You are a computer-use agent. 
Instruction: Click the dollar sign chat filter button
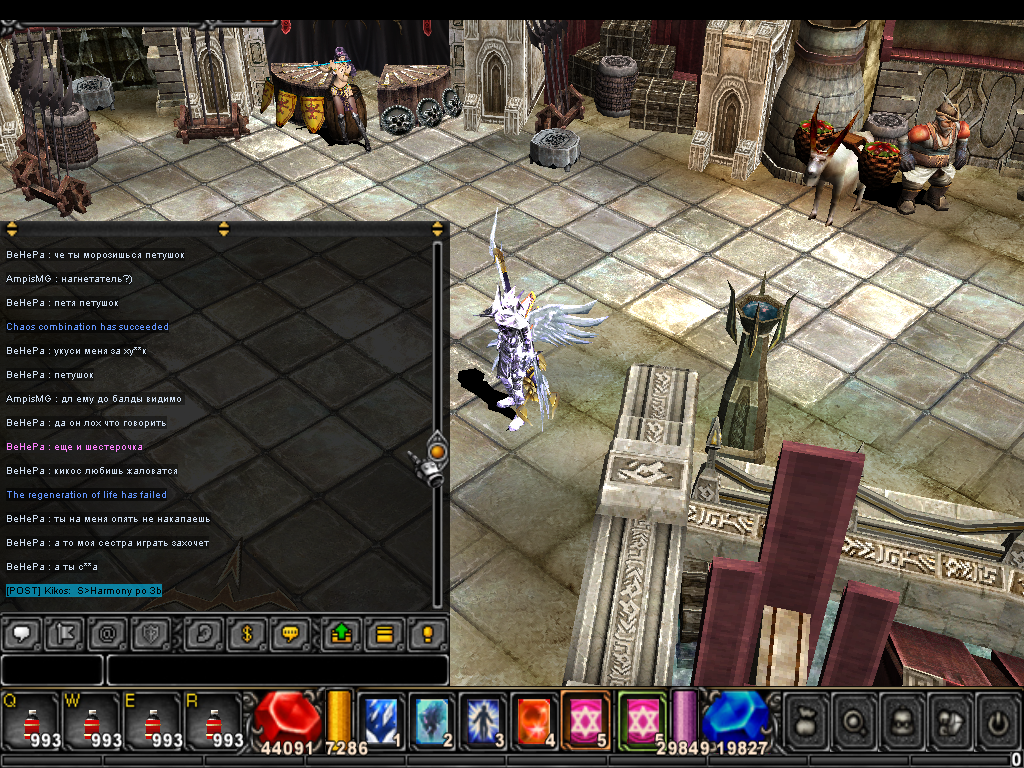tap(247, 634)
